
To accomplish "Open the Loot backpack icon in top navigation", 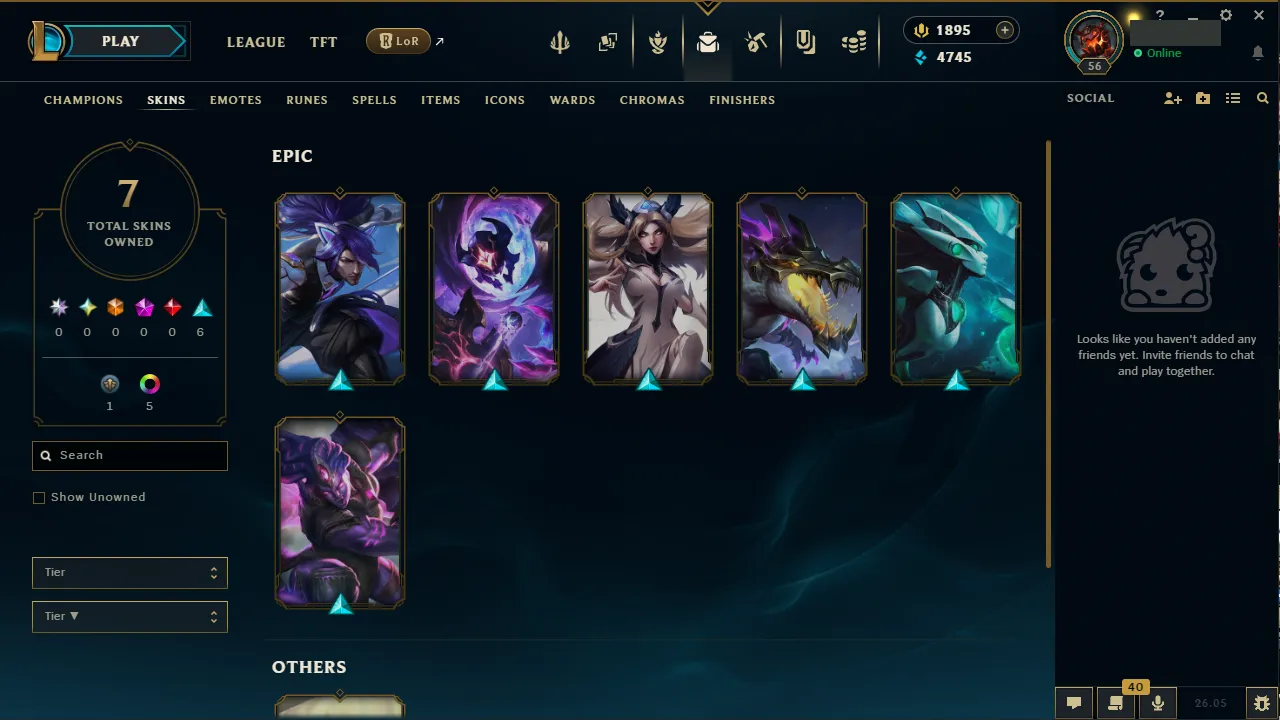I will click(x=708, y=41).
